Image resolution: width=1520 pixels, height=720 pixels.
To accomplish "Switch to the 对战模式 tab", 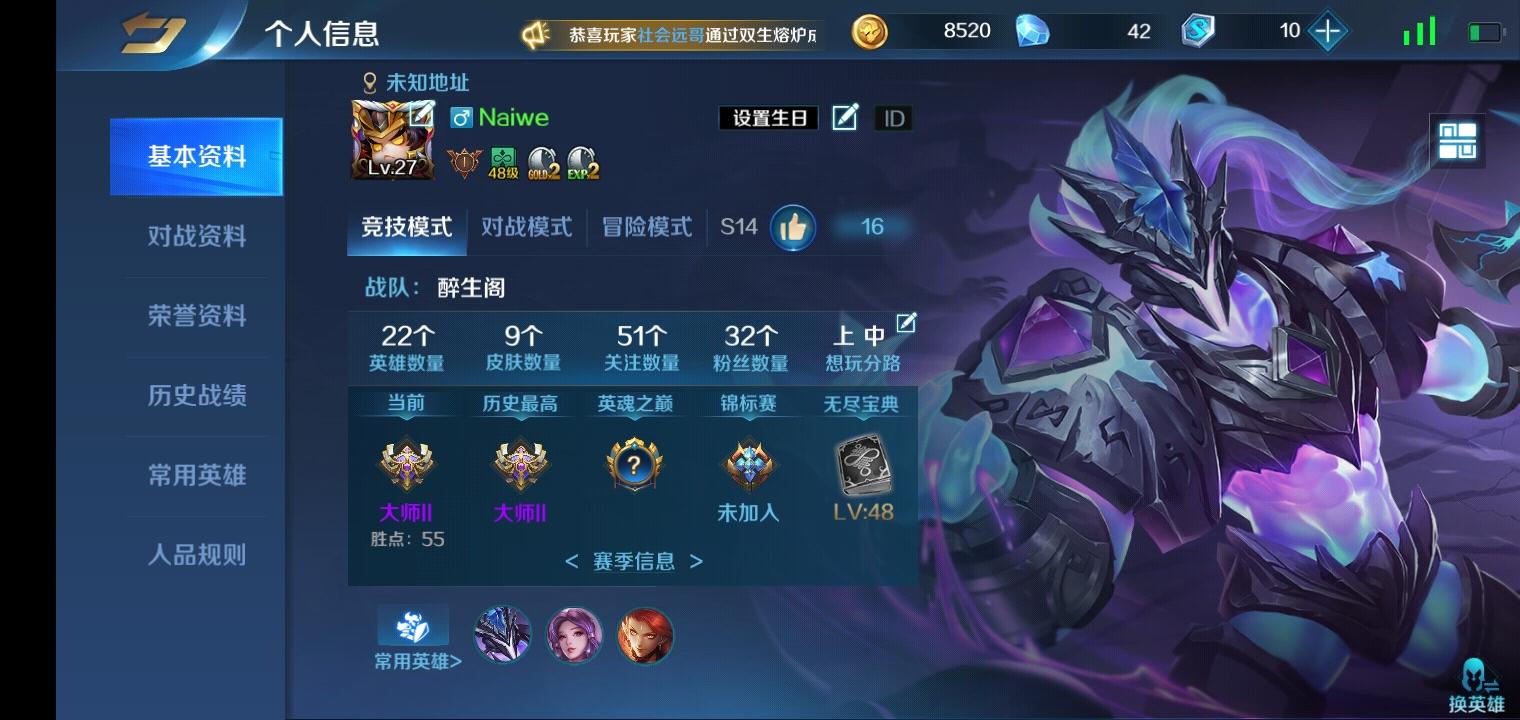I will click(527, 227).
